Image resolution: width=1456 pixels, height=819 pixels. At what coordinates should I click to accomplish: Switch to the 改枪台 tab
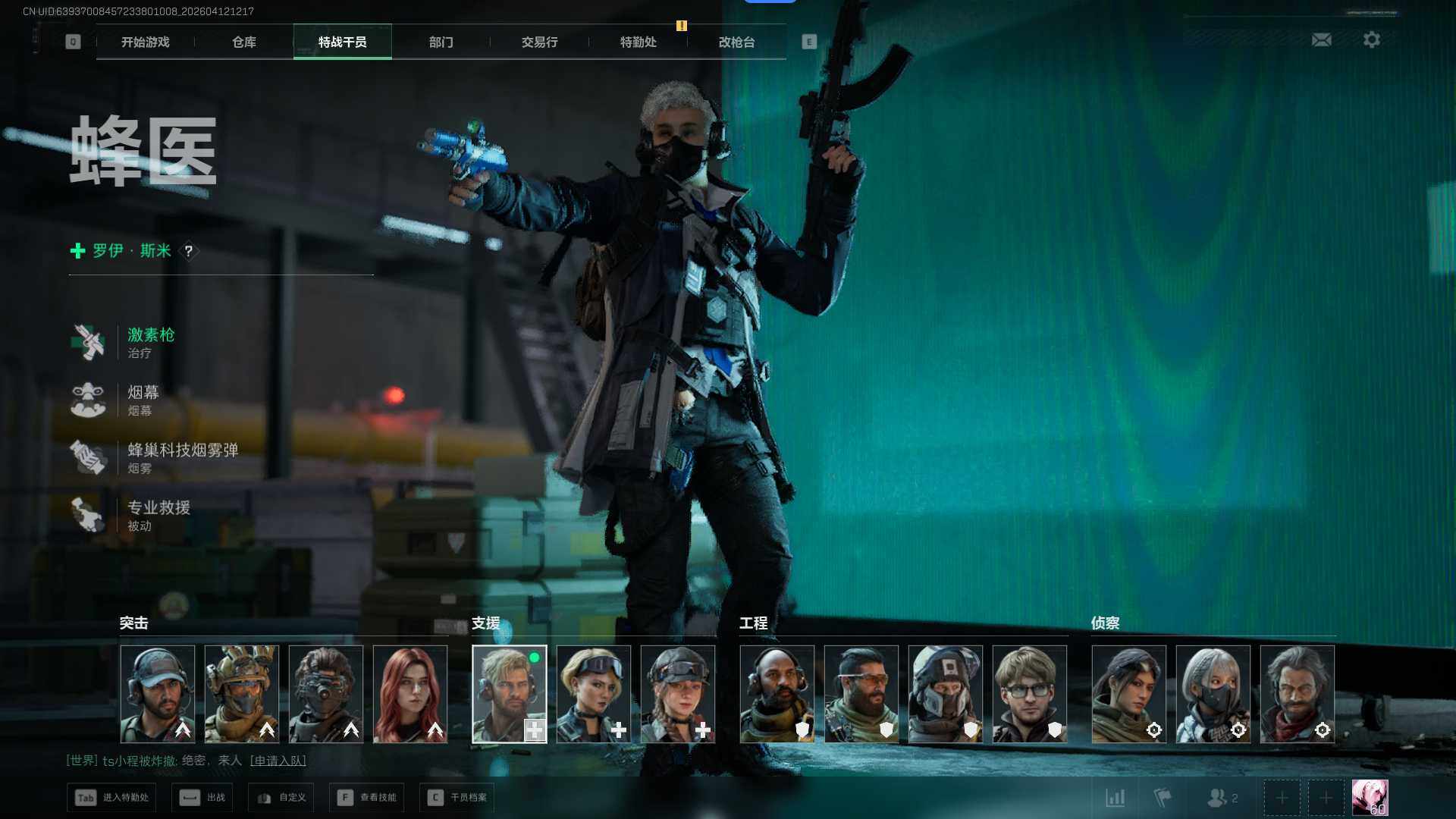(737, 42)
